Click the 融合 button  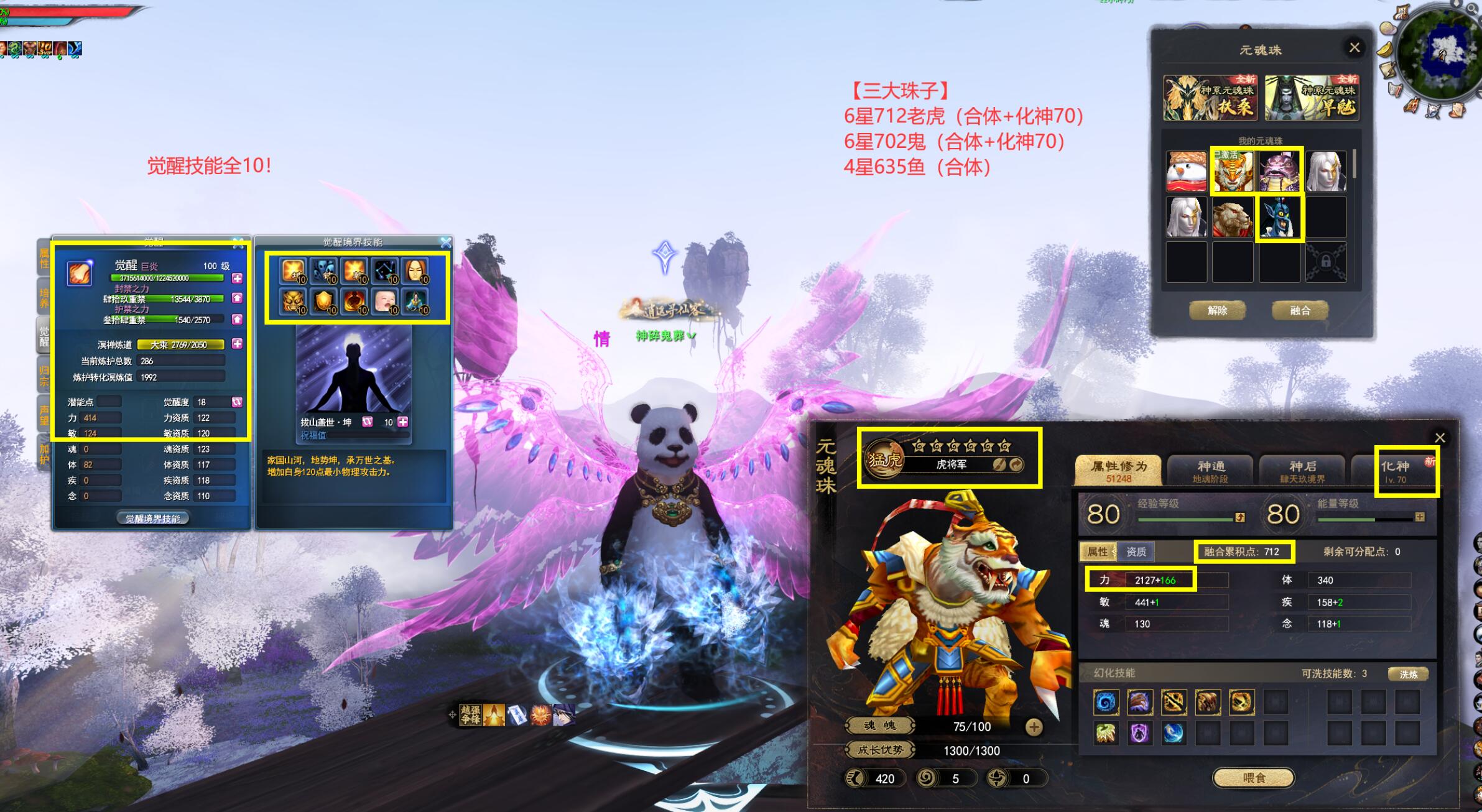(x=1300, y=310)
